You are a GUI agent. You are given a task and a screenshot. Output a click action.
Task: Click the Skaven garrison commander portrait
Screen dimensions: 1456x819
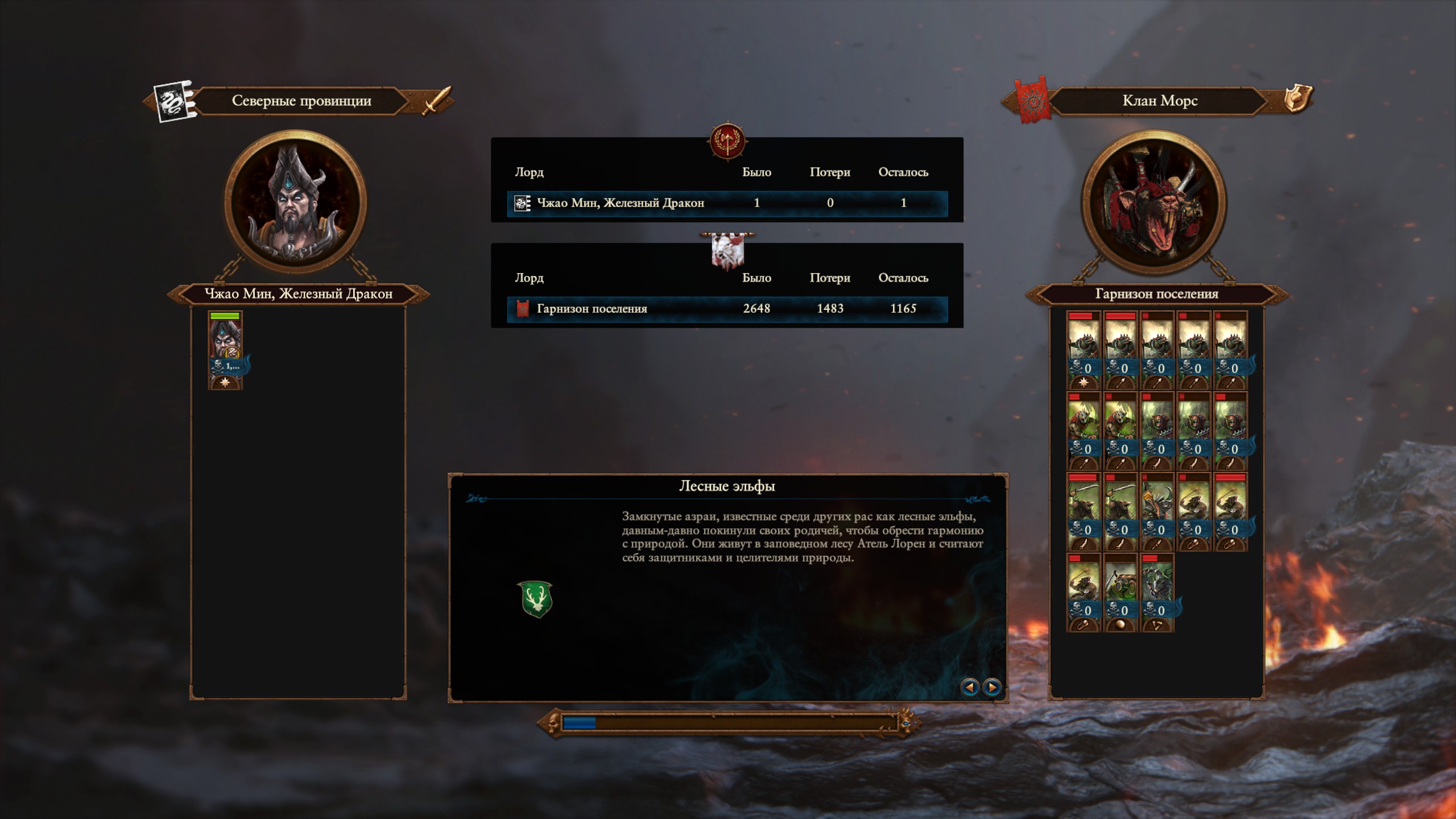tap(1153, 202)
